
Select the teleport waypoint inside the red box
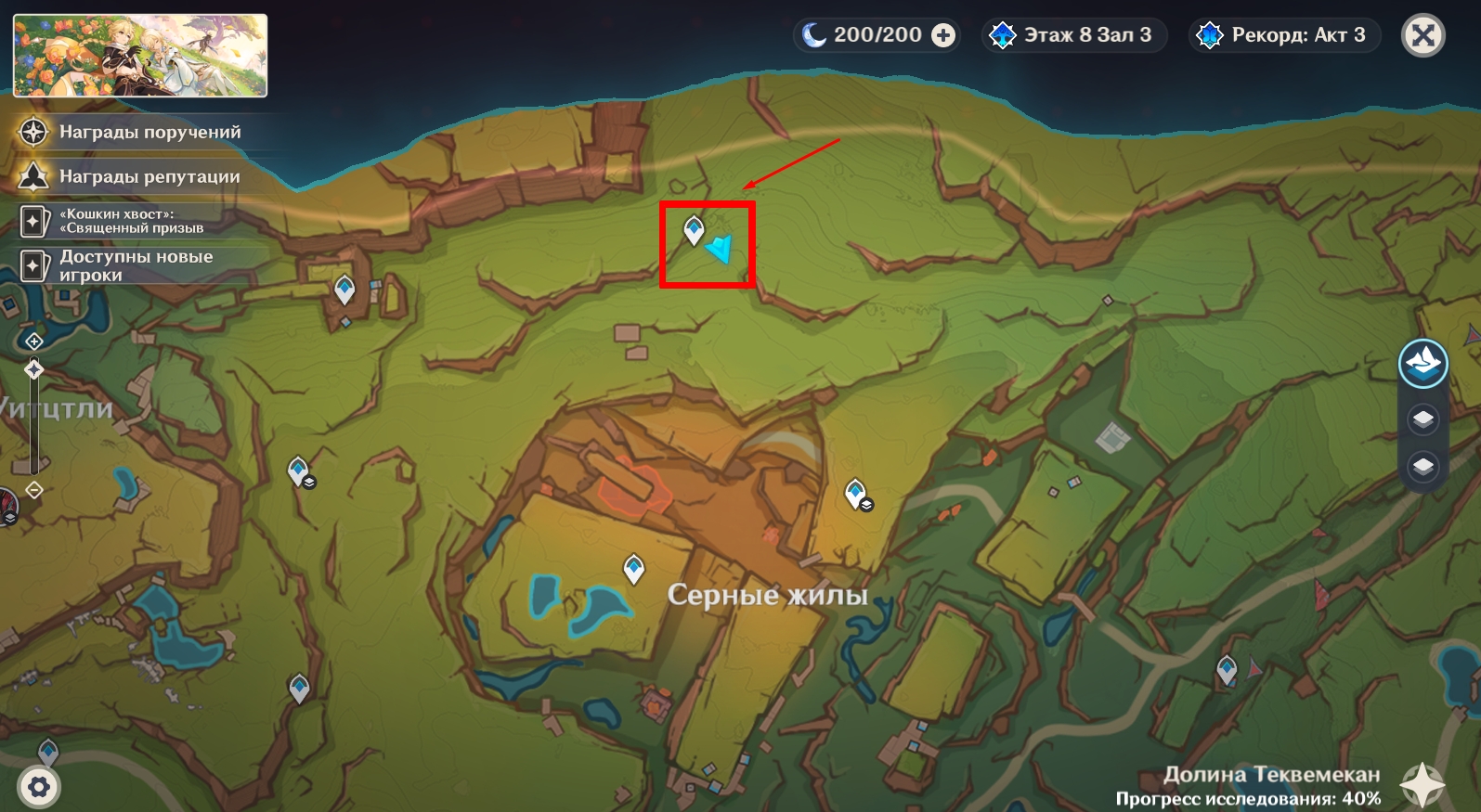coord(694,229)
